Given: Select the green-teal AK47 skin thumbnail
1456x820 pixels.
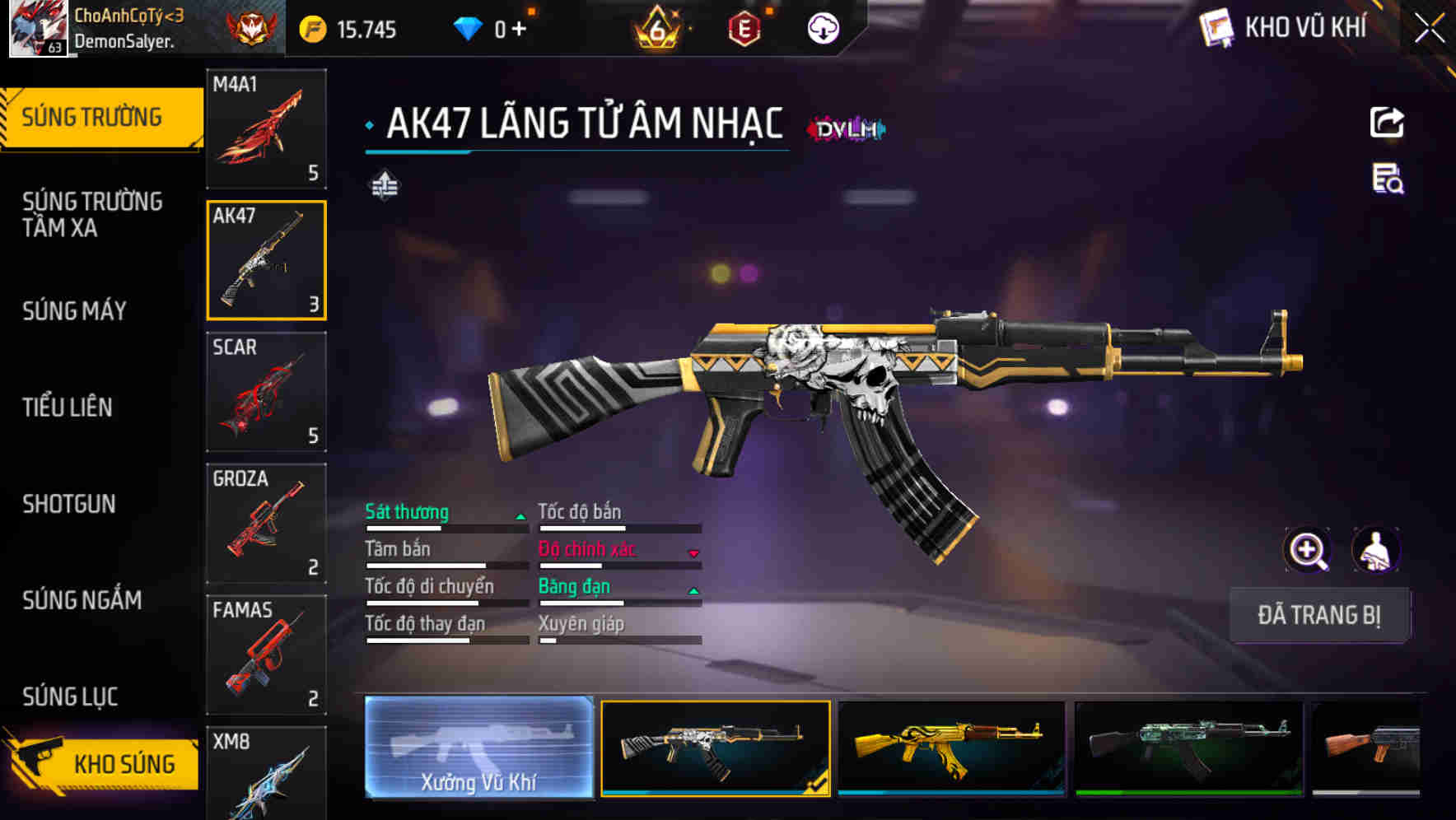Looking at the screenshot, I should pyautogui.click(x=1188, y=748).
